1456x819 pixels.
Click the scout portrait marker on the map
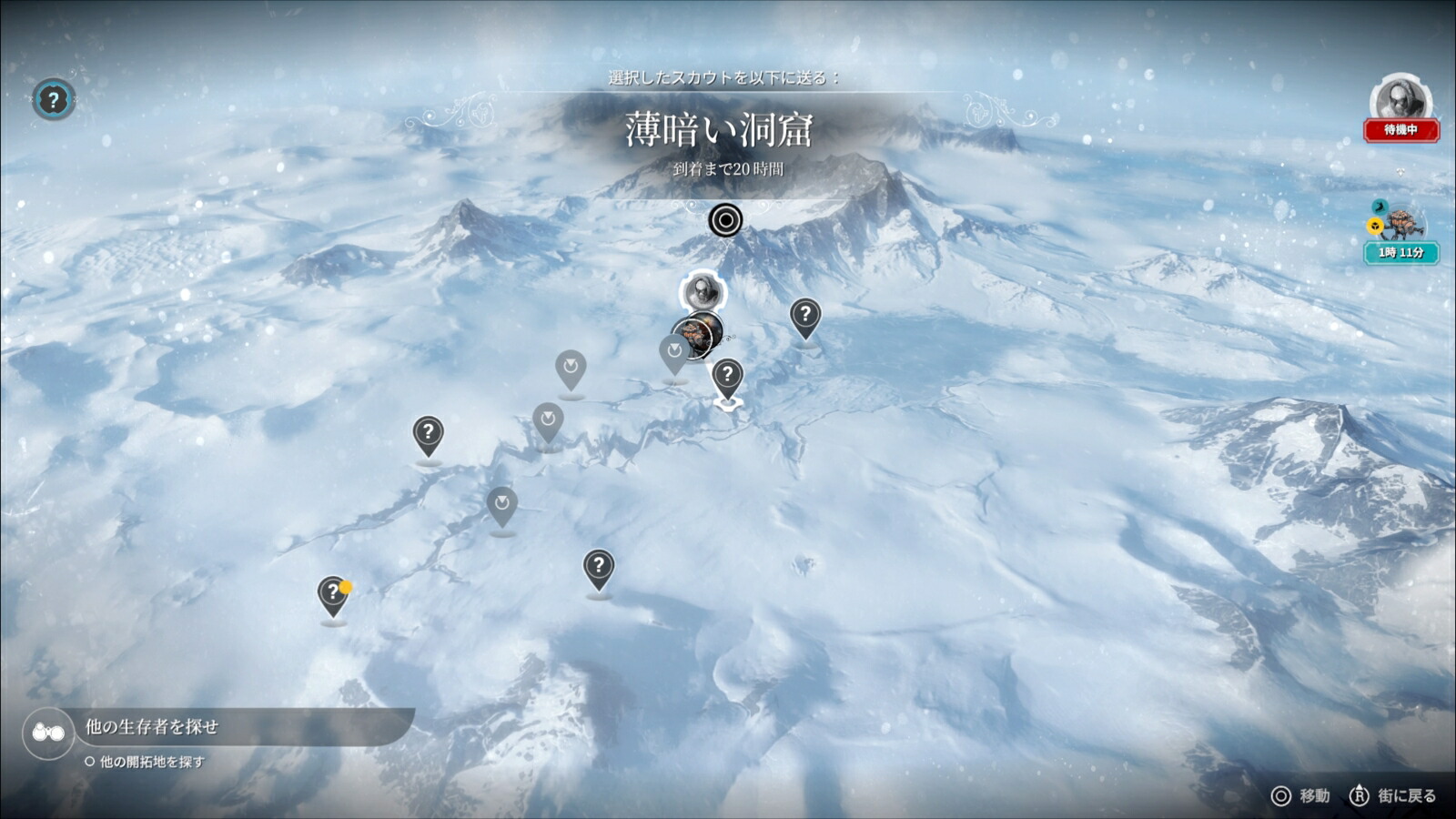pyautogui.click(x=701, y=291)
